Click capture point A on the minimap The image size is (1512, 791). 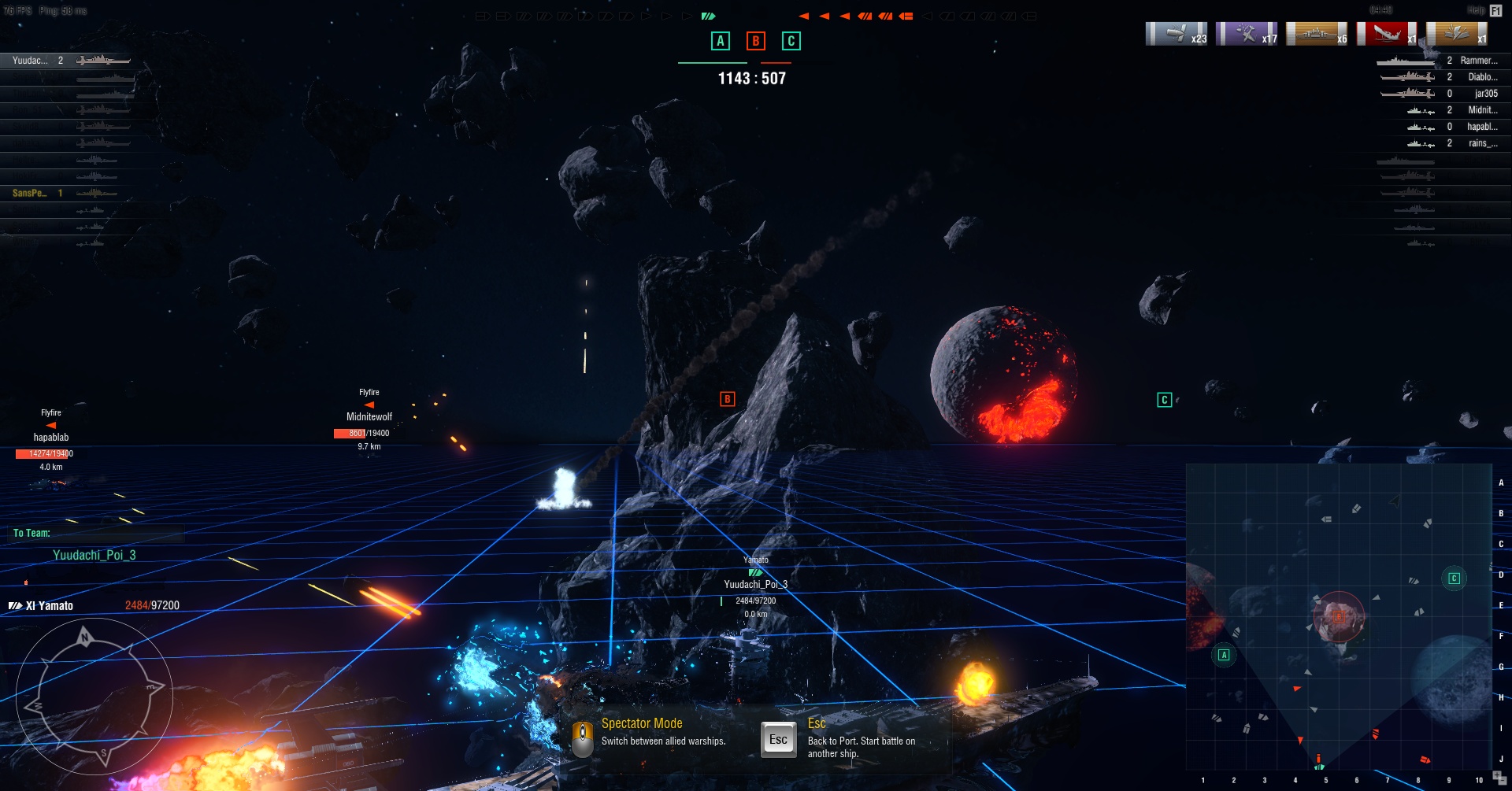1224,655
